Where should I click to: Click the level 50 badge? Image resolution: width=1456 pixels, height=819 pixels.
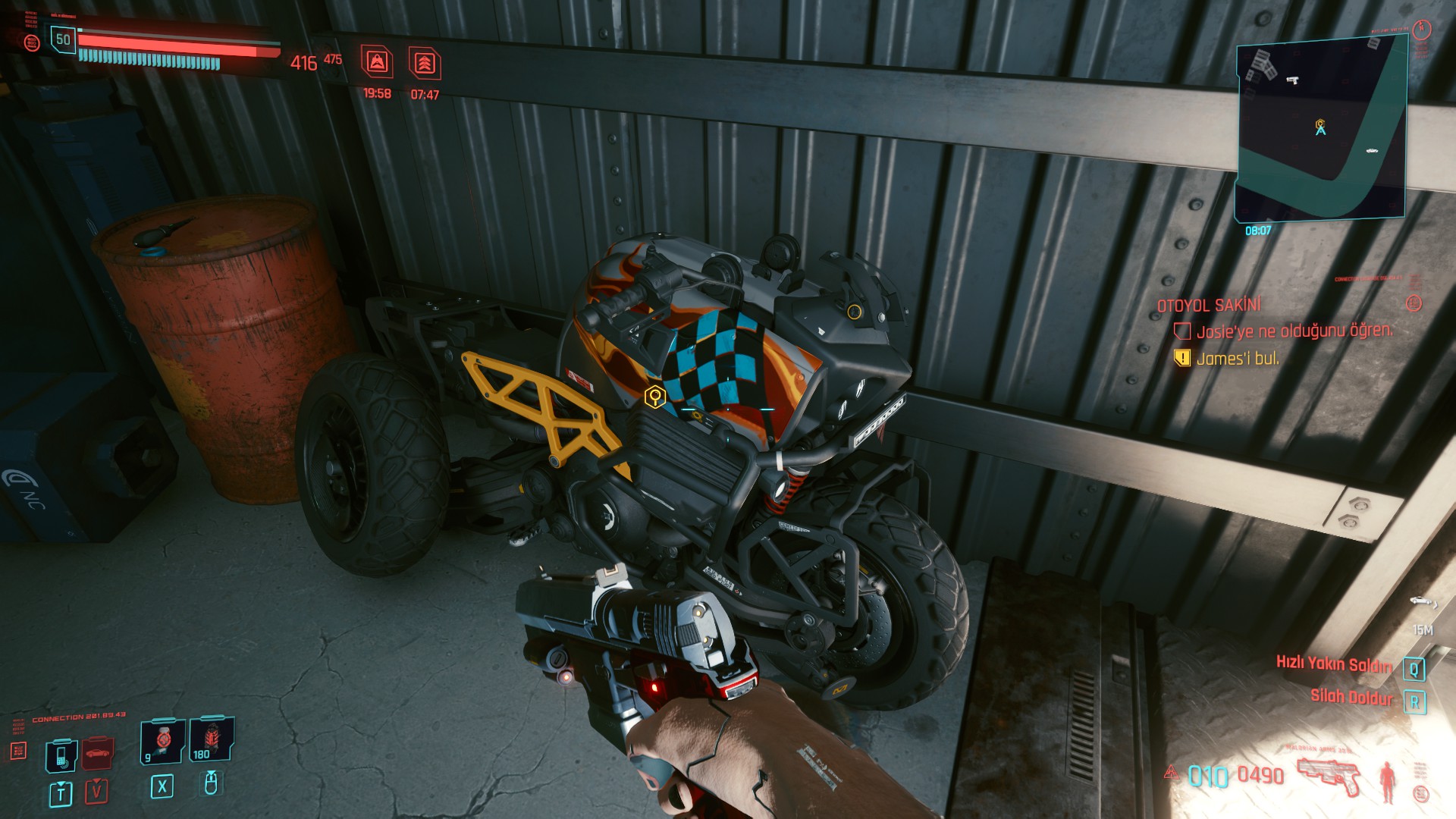(x=63, y=40)
